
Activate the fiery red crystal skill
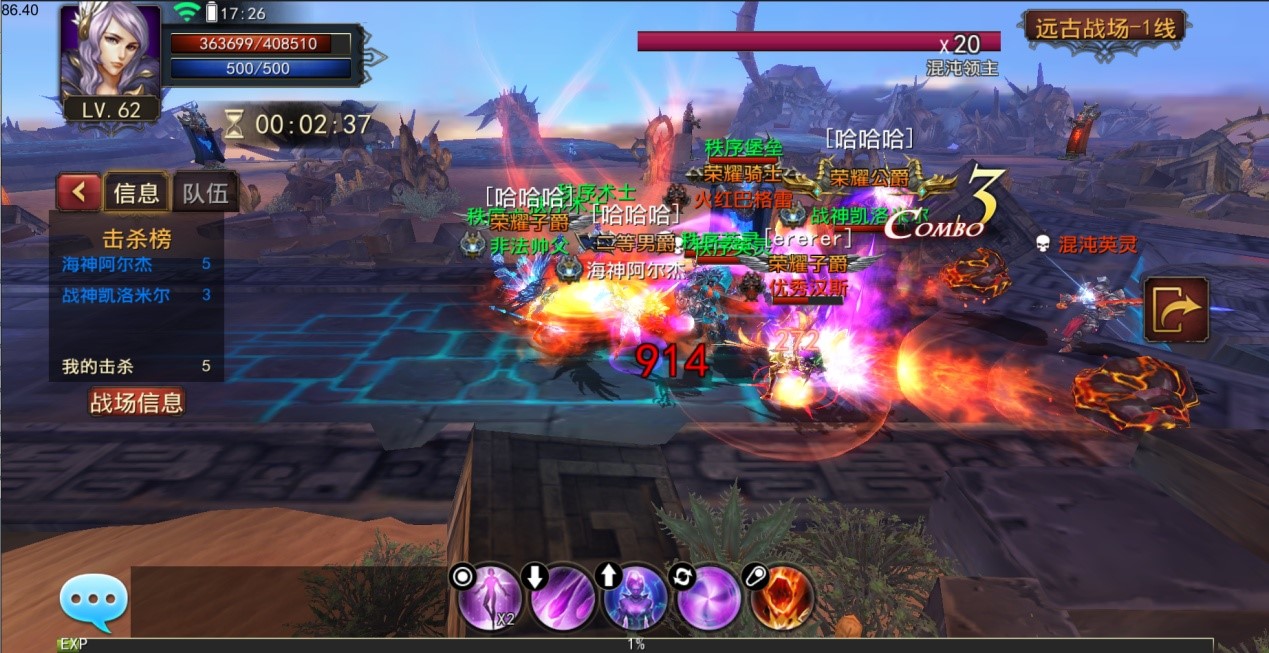click(x=782, y=599)
